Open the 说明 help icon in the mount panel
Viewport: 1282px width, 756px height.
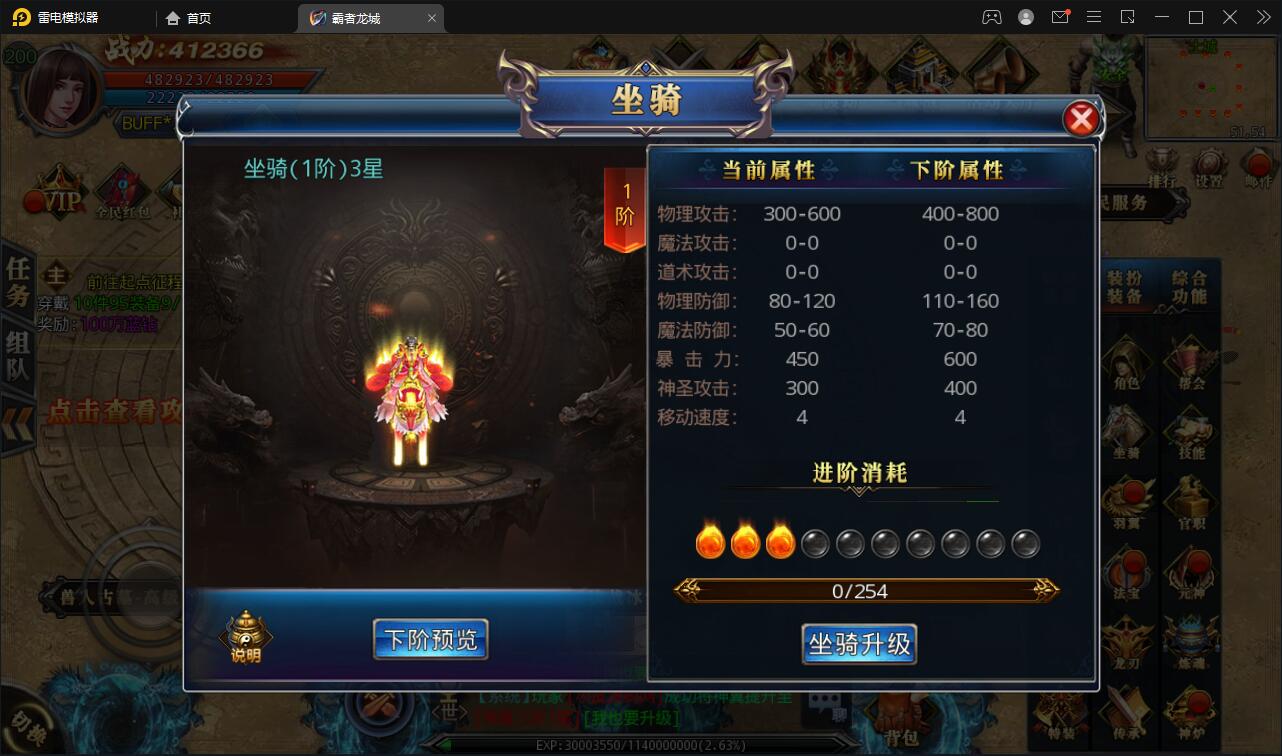pyautogui.click(x=245, y=635)
